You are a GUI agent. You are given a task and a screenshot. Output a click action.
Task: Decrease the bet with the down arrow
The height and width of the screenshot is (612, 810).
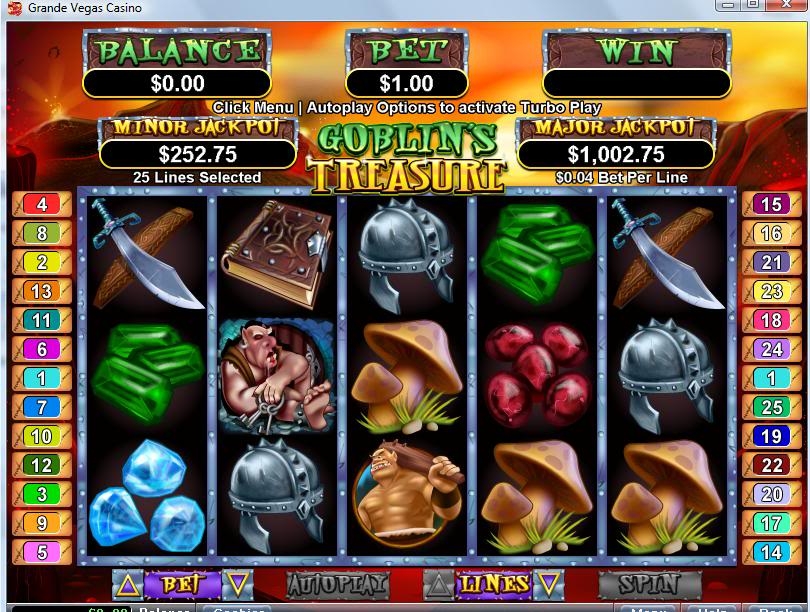238,584
